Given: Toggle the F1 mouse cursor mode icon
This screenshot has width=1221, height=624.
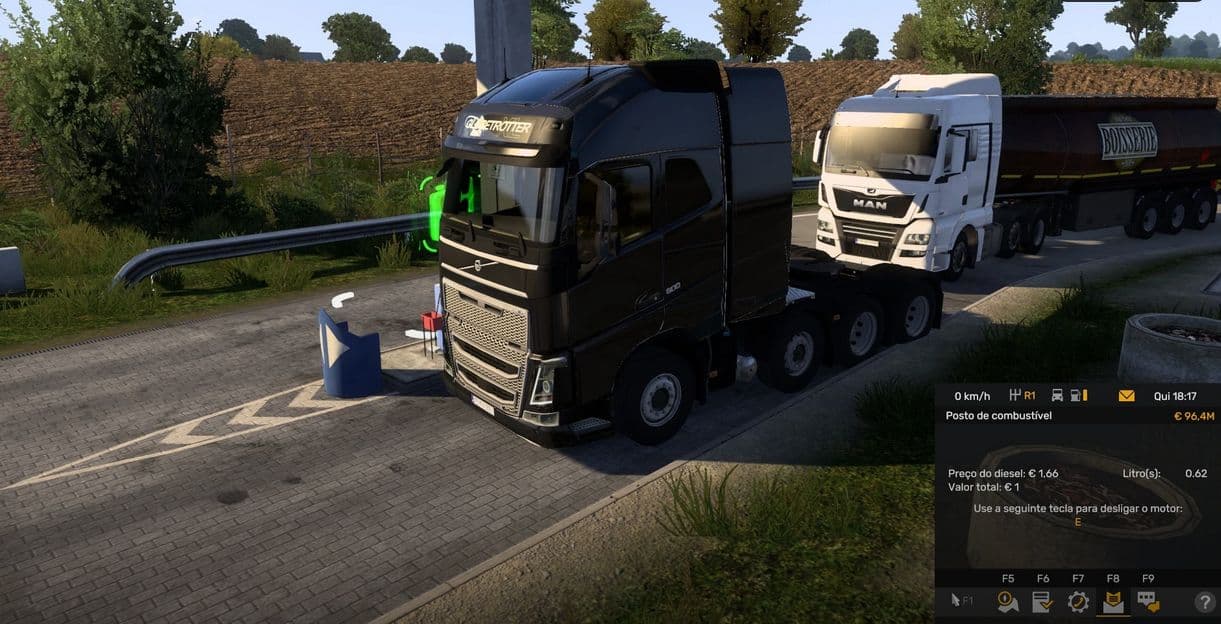Looking at the screenshot, I should 959,601.
